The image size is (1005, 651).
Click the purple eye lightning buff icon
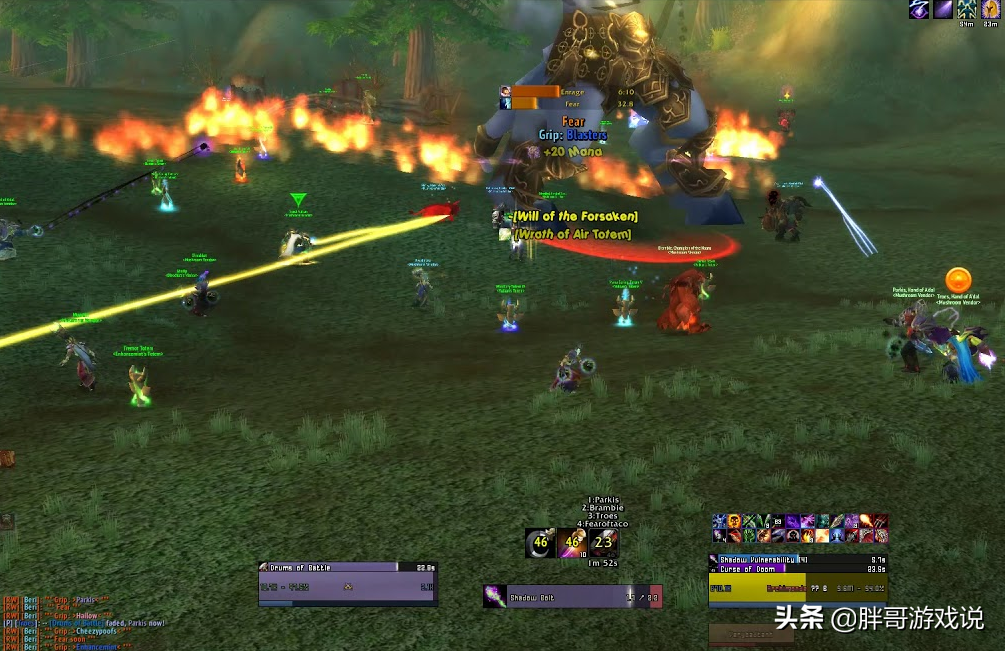[x=918, y=9]
